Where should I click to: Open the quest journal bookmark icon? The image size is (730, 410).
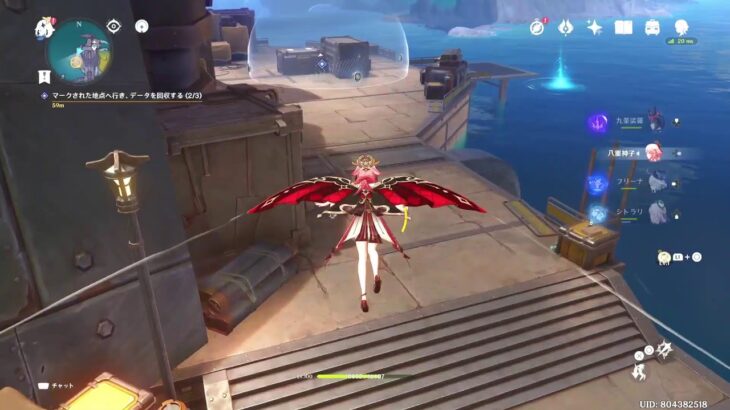(43, 75)
